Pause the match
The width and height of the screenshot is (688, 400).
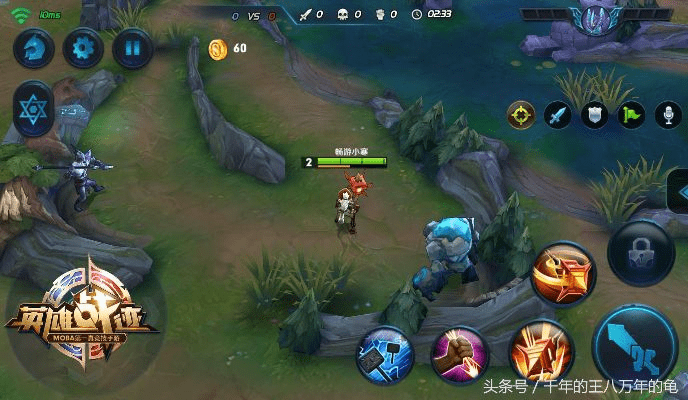pos(131,47)
